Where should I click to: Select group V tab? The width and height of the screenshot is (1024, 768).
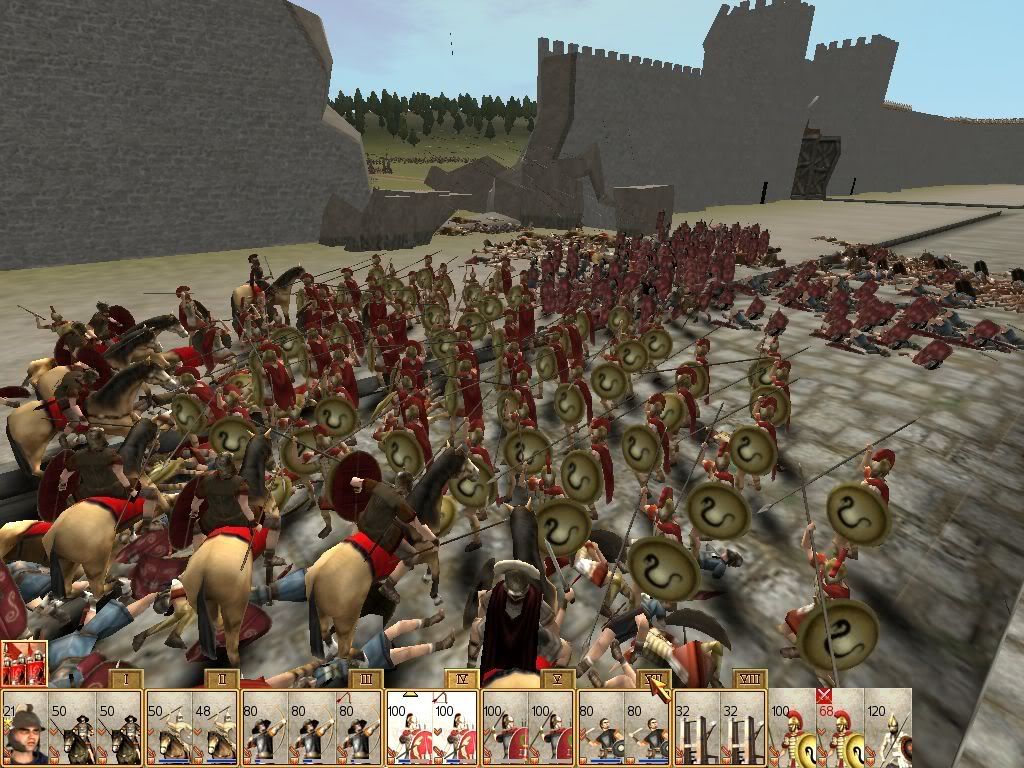click(x=557, y=679)
